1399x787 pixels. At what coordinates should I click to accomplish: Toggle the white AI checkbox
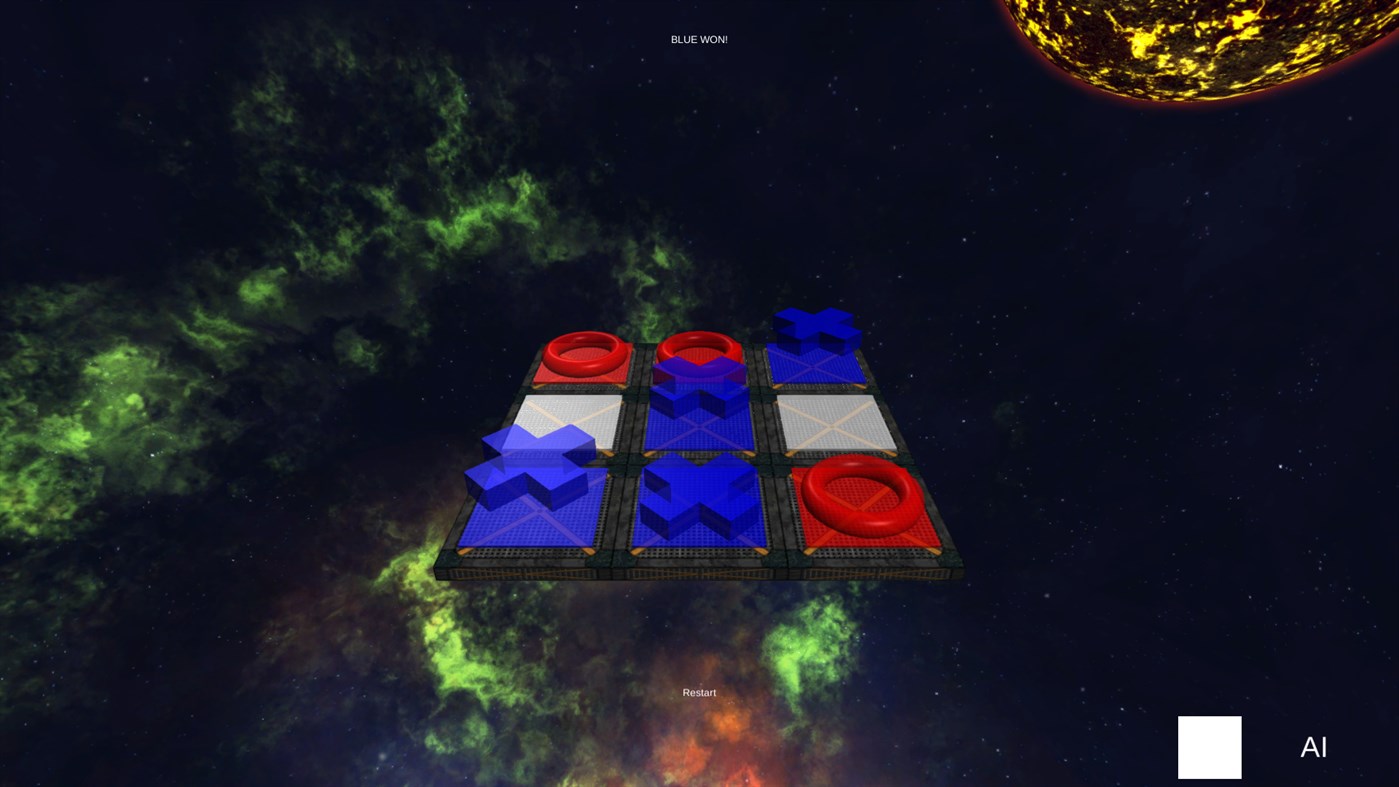[1209, 747]
